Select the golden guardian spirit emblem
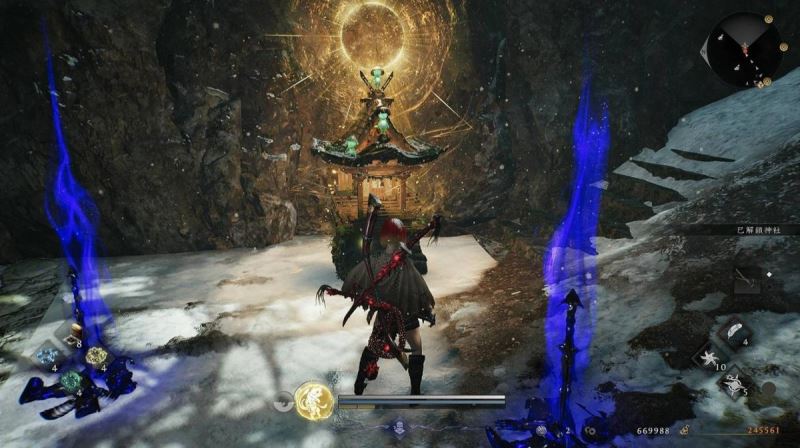 click(315, 401)
